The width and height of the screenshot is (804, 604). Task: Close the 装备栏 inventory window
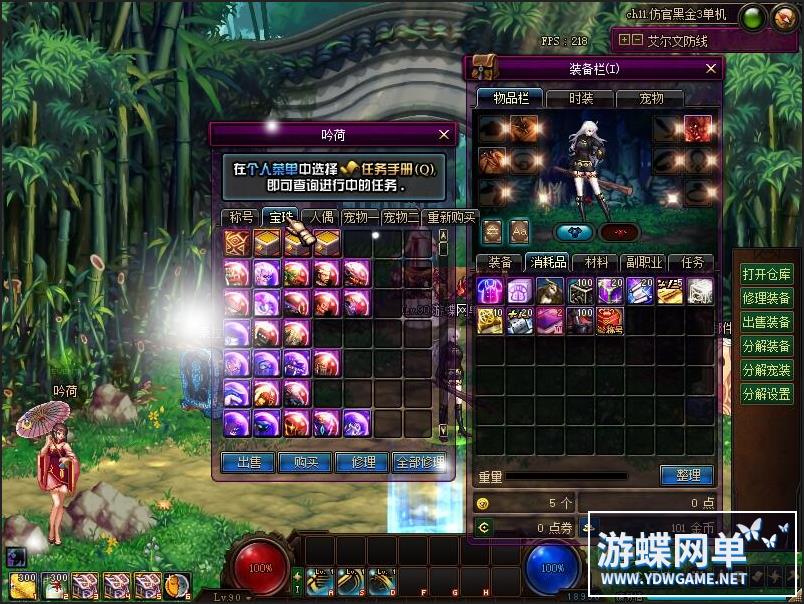(711, 69)
